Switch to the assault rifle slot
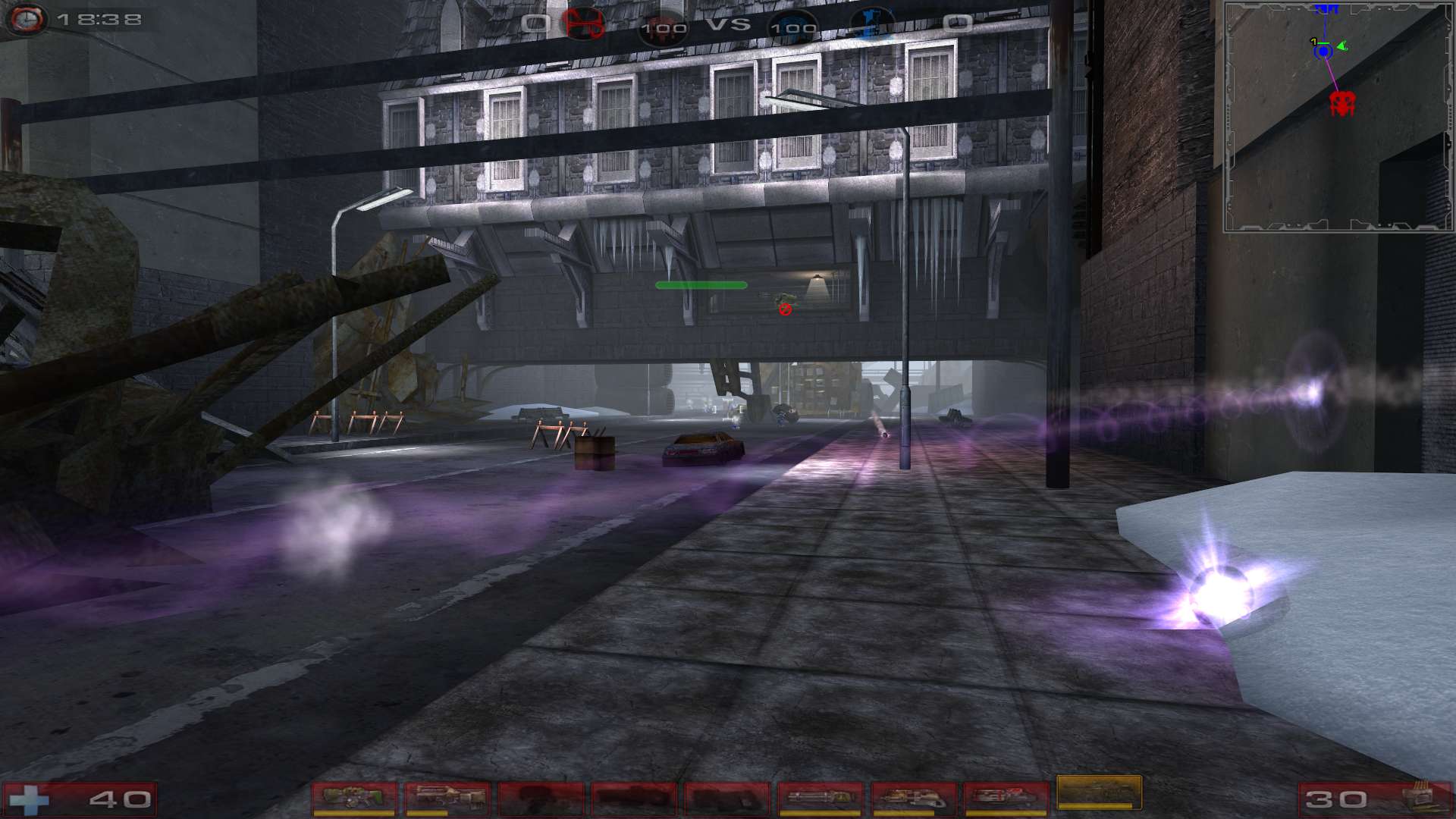This screenshot has height=819, width=1456. click(x=447, y=798)
